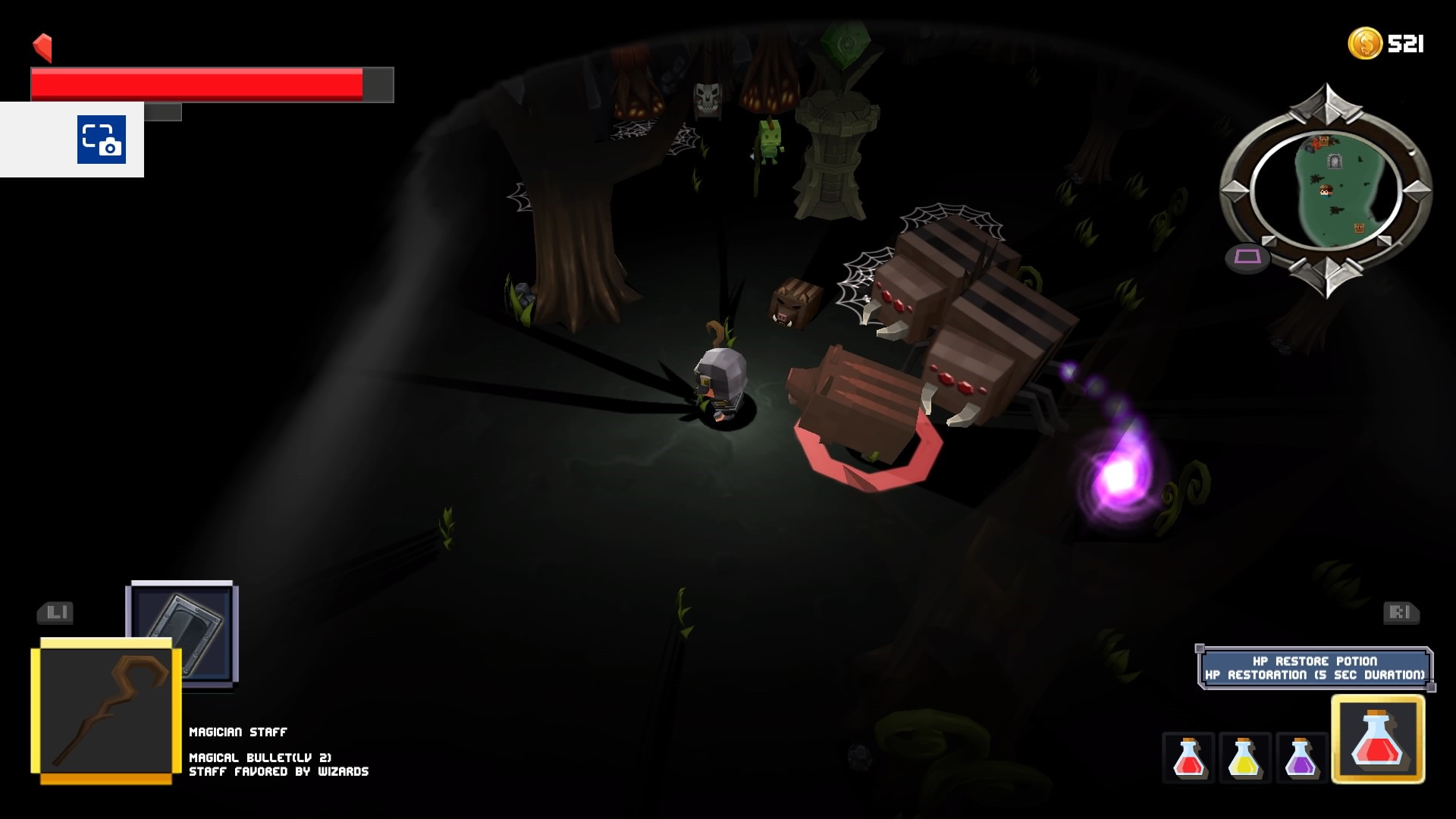Click the purple square icon beside minimap
Screen dimensions: 1456x819
pyautogui.click(x=1247, y=257)
